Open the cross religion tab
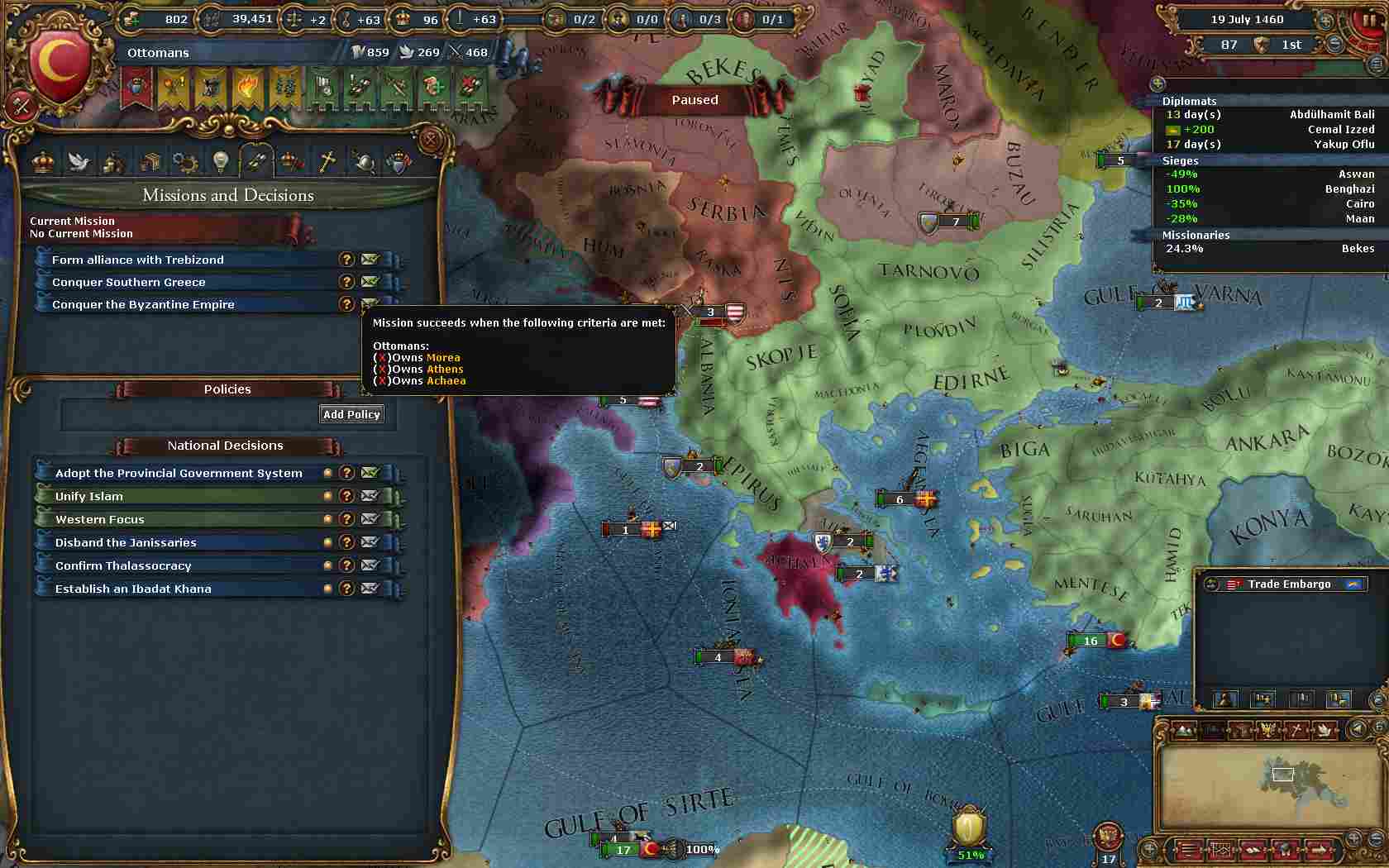The image size is (1389, 868). [327, 161]
